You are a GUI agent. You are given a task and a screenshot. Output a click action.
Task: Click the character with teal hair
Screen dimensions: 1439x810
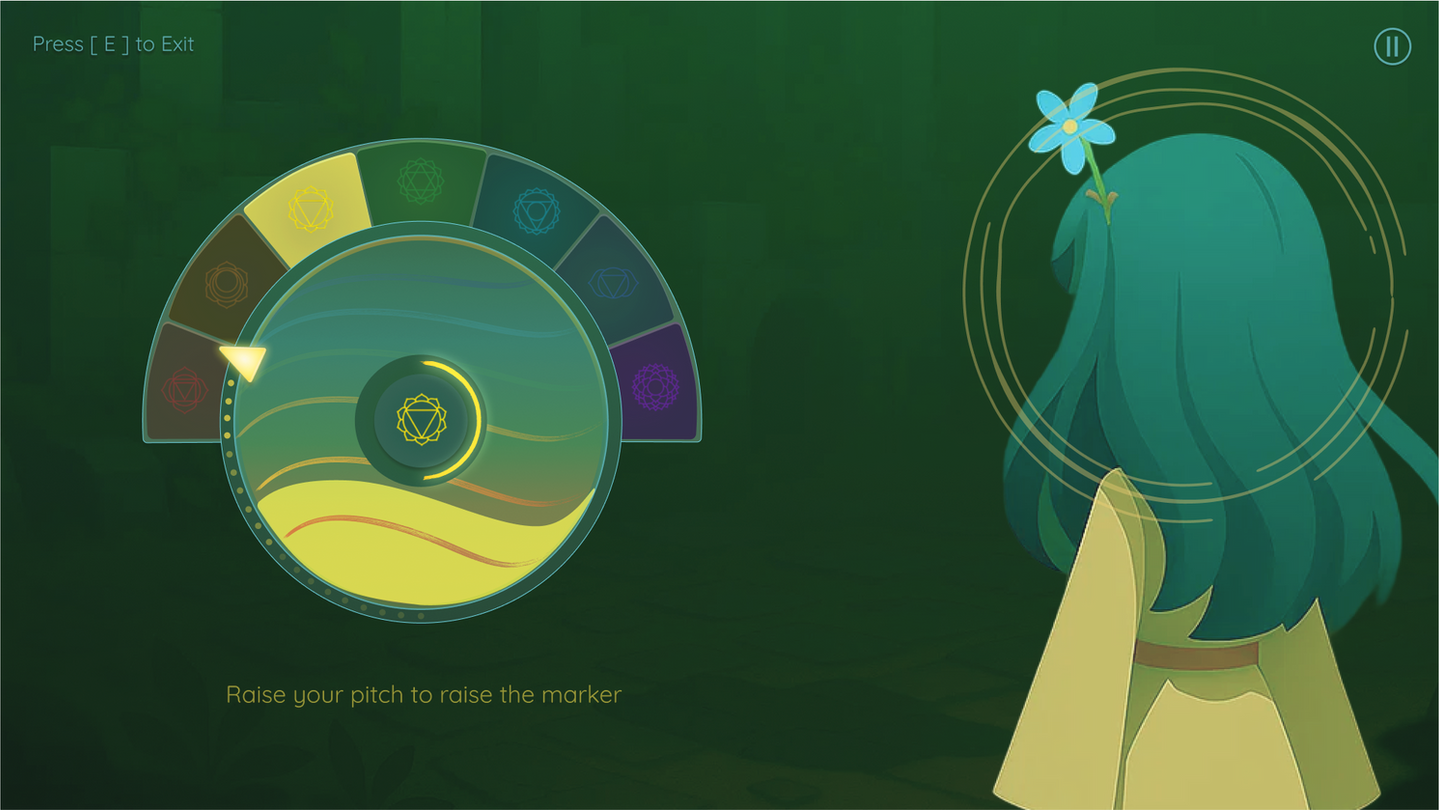click(1200, 350)
